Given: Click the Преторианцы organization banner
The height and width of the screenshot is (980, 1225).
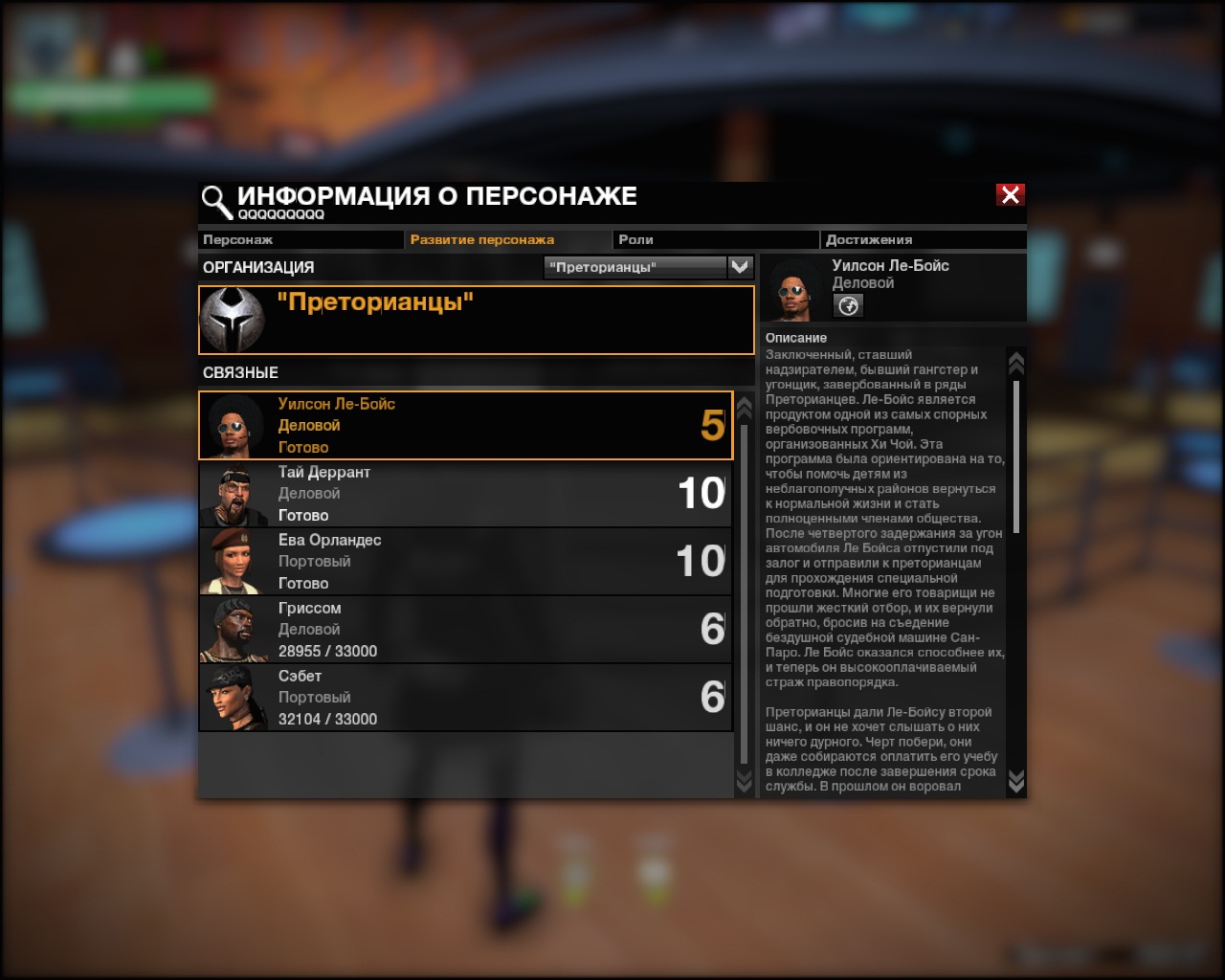Looking at the screenshot, I should [476, 320].
